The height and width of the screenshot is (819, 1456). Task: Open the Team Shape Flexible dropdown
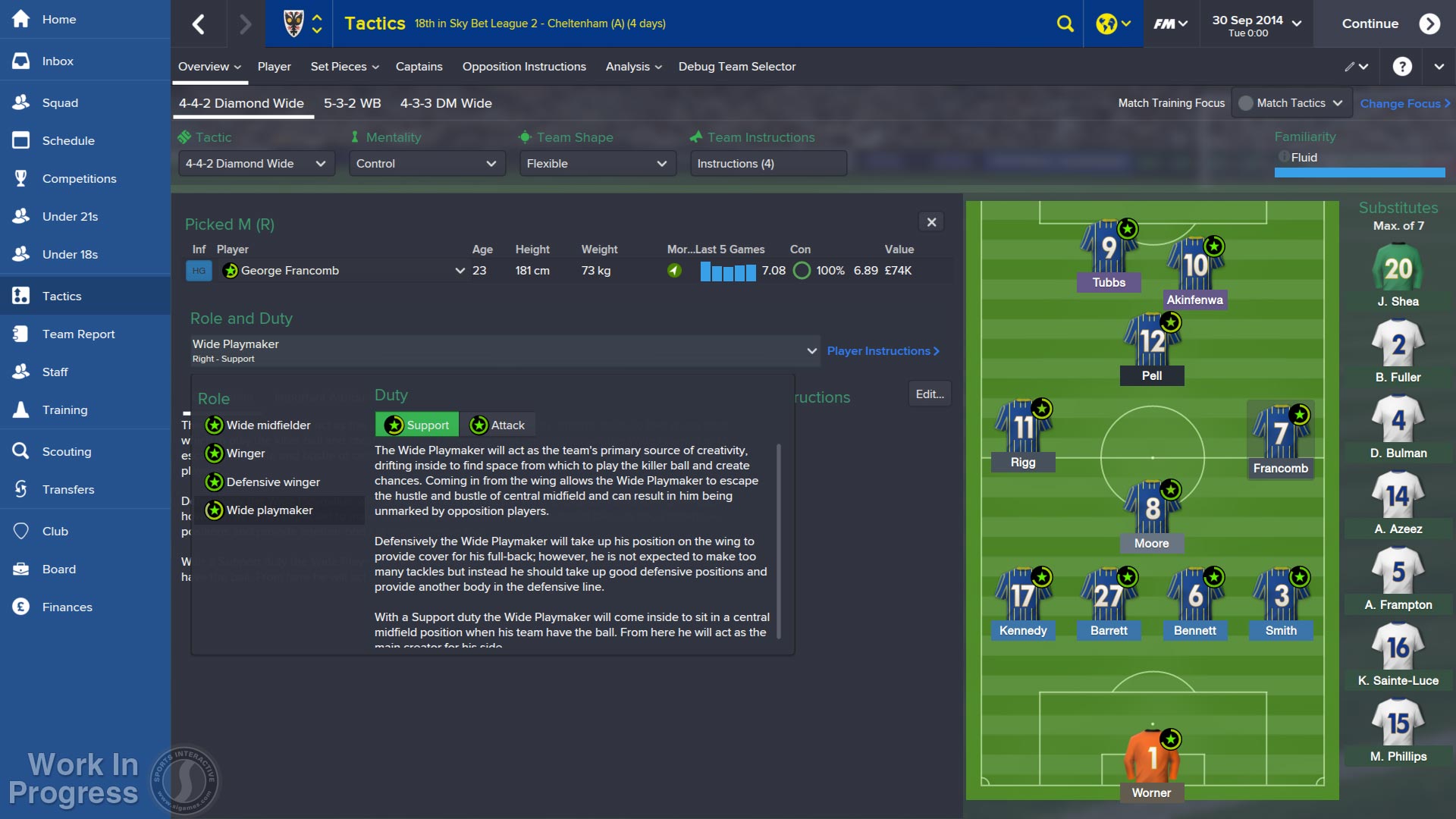(598, 164)
